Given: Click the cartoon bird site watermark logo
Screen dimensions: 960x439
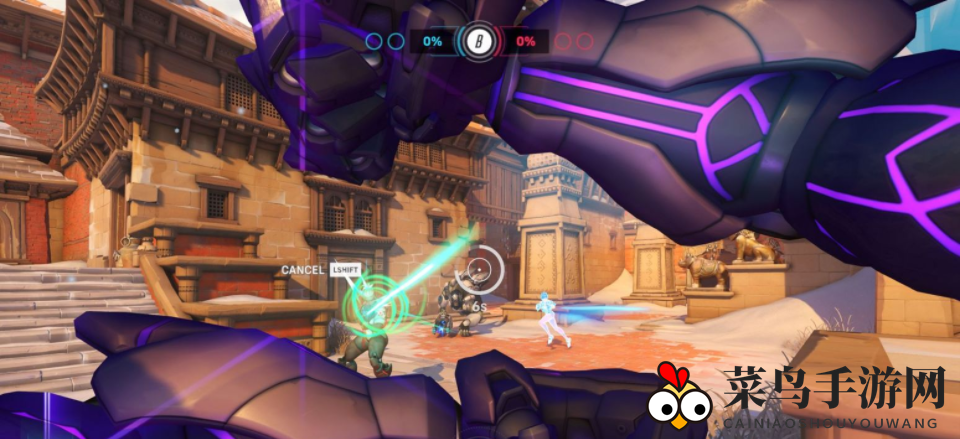Looking at the screenshot, I should pyautogui.click(x=679, y=397).
